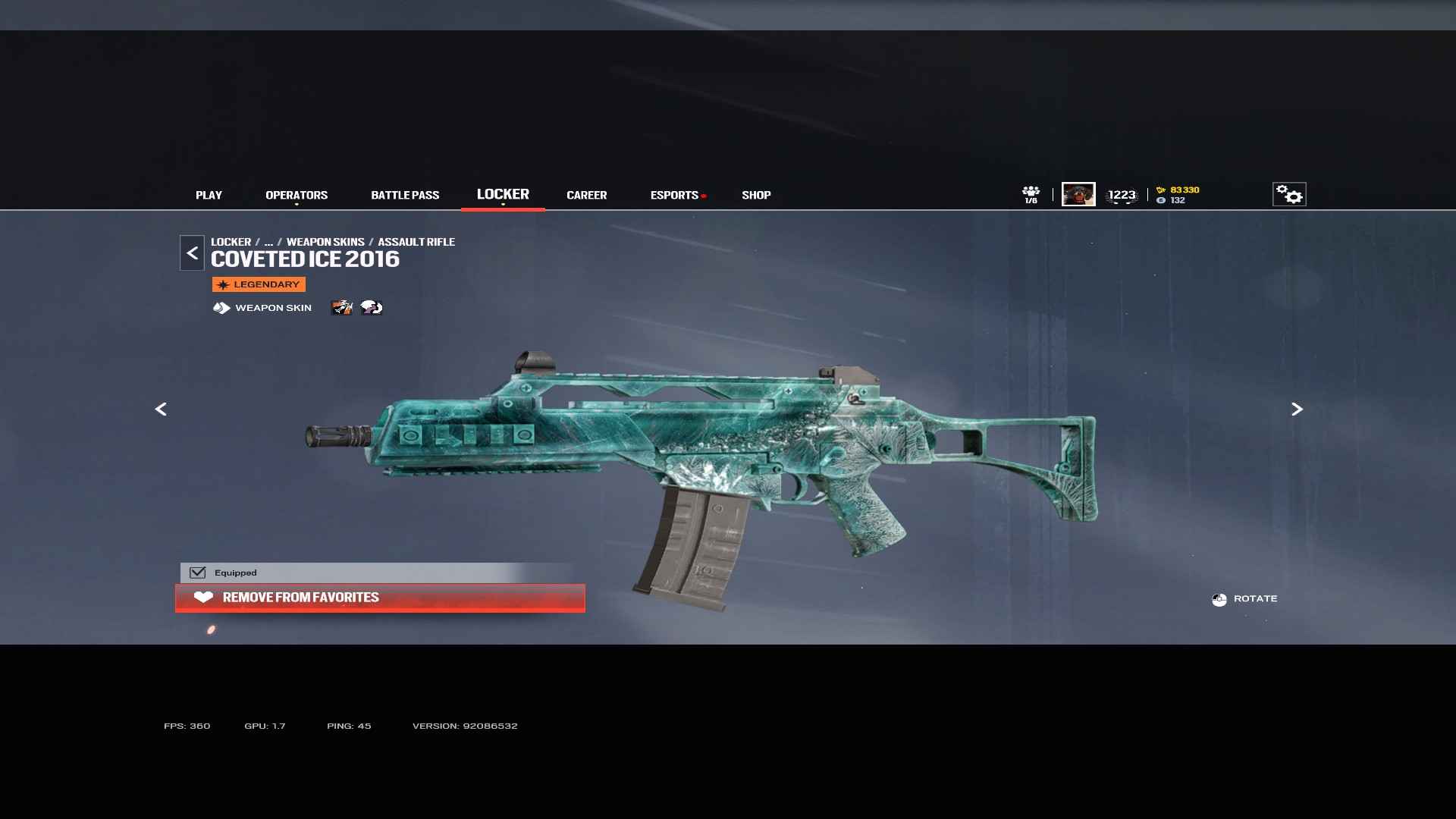Screen dimensions: 1456x819
Task: Open the squad party icon
Action: point(1031,194)
